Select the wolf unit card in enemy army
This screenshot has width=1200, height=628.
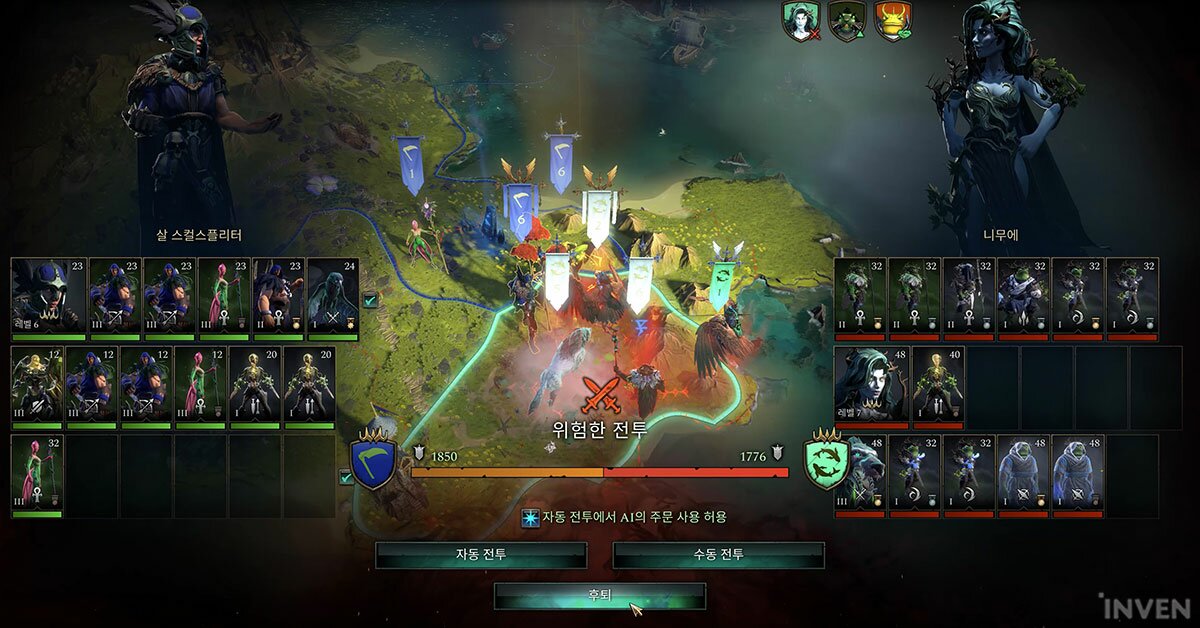(x=860, y=474)
